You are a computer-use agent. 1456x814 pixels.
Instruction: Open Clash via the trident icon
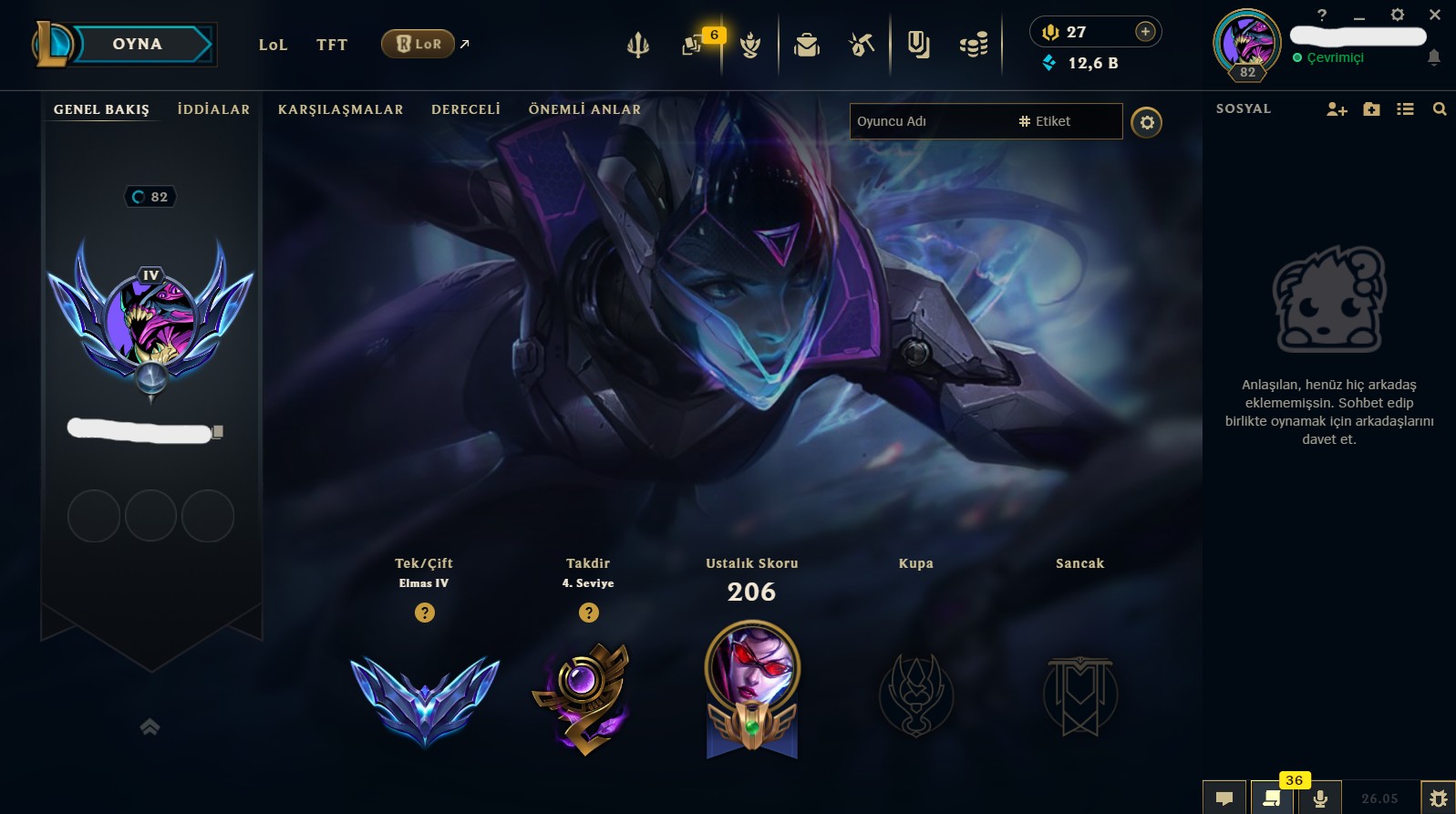click(638, 44)
